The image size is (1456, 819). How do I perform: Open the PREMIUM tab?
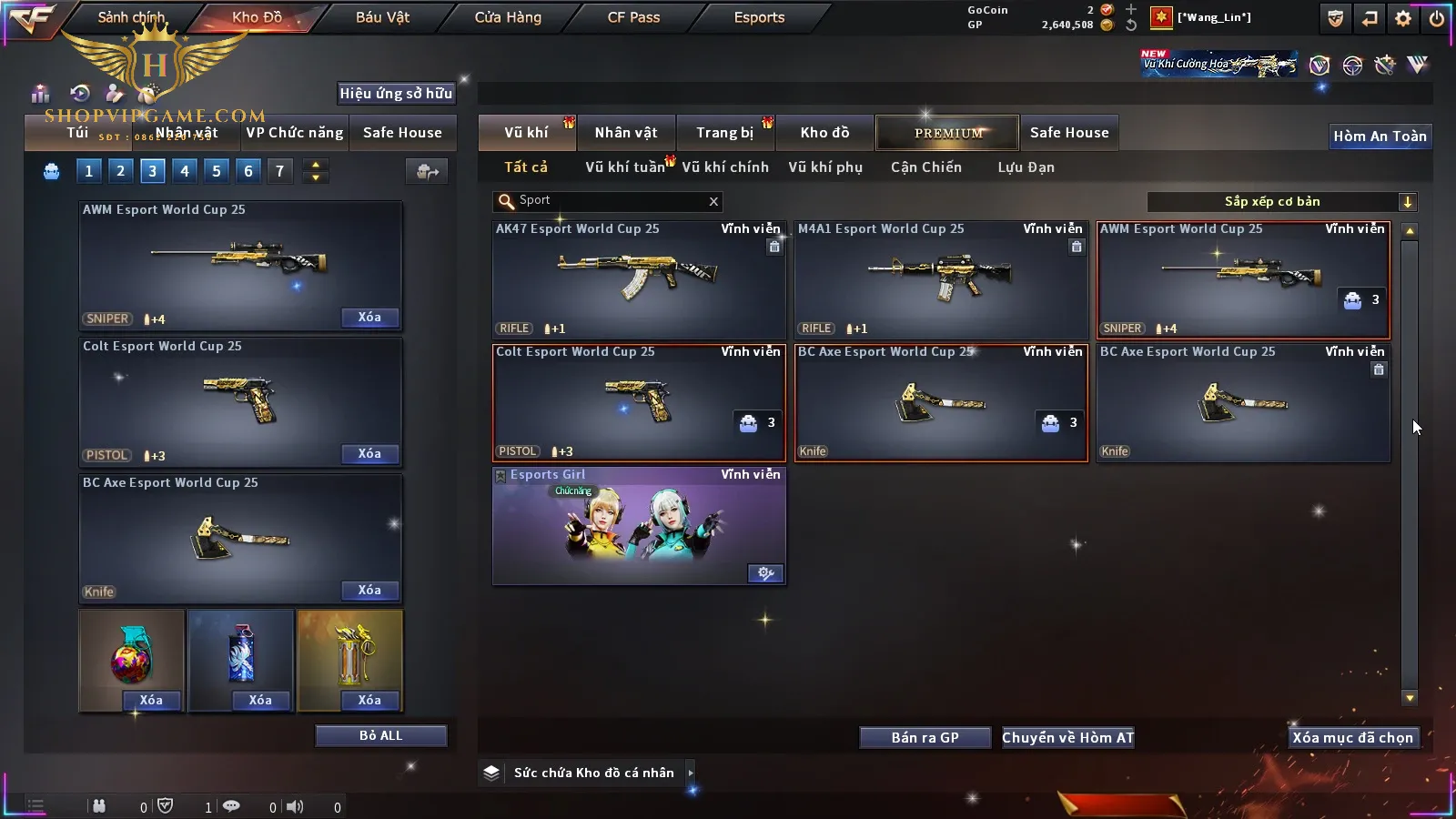click(x=947, y=133)
